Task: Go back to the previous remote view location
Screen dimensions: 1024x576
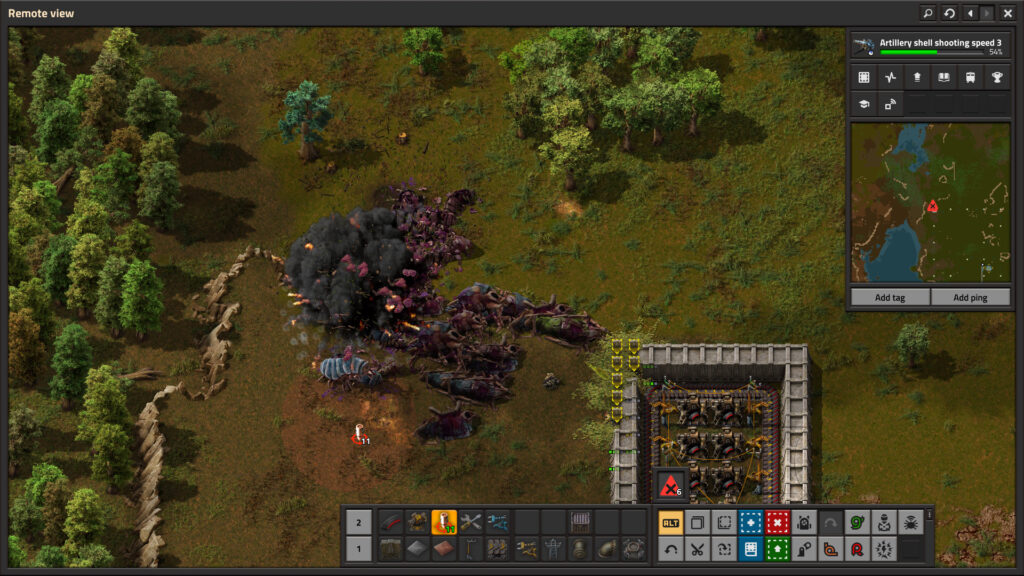Action: [x=969, y=13]
